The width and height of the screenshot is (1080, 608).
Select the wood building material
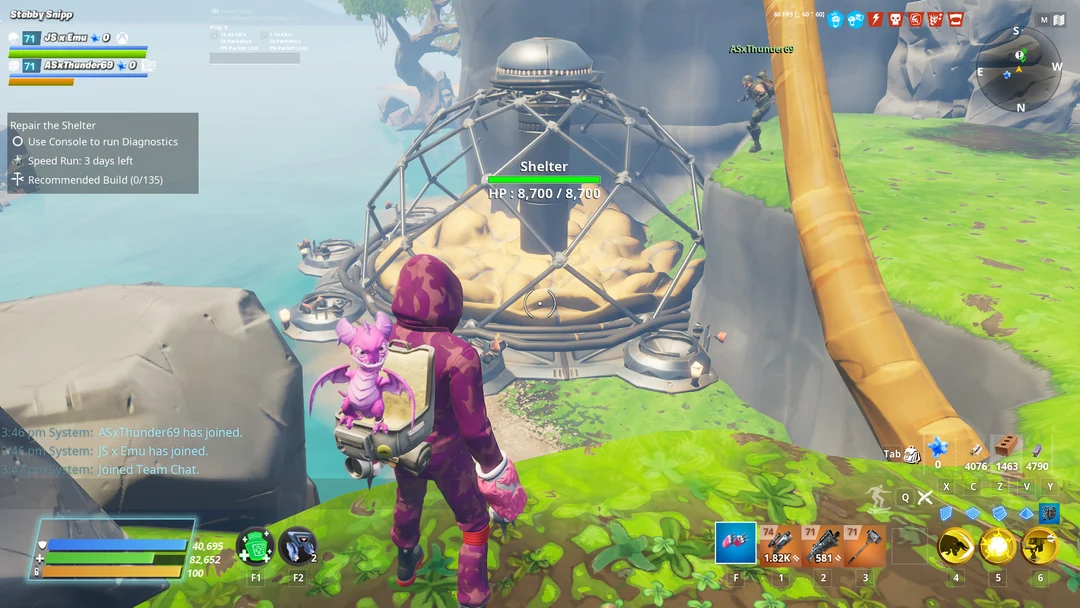click(976, 449)
